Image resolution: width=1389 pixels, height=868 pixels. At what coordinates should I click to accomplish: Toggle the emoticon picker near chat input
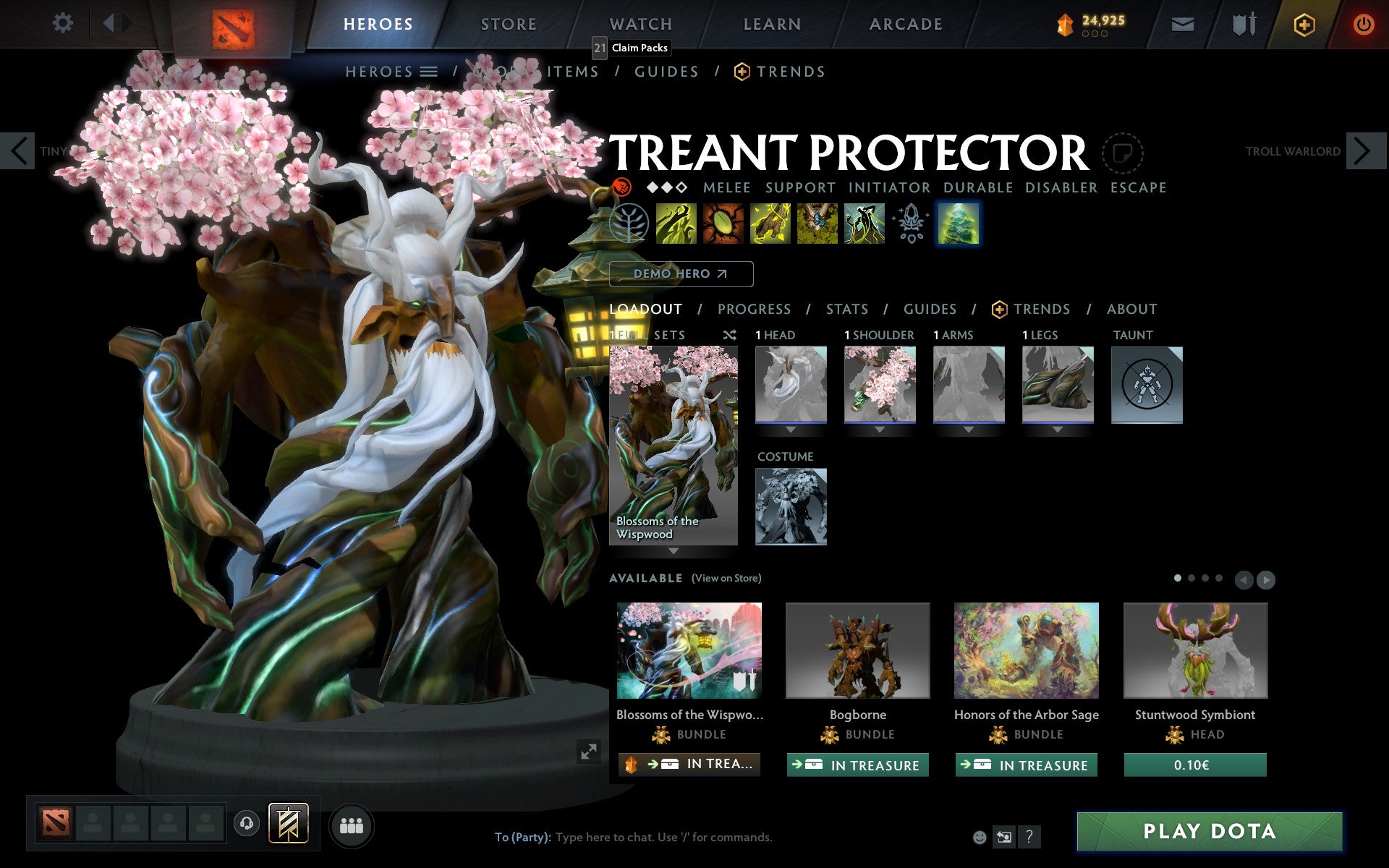980,837
